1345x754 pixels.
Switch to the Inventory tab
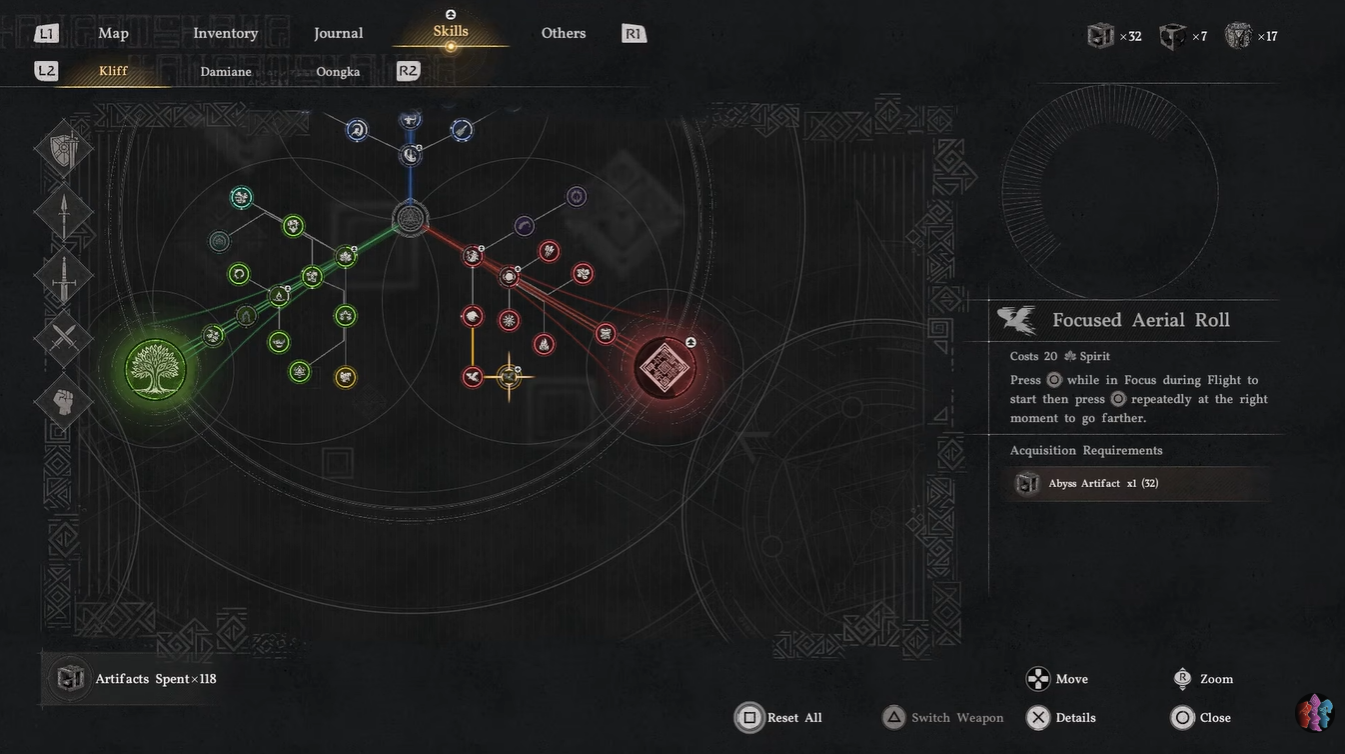tap(225, 33)
